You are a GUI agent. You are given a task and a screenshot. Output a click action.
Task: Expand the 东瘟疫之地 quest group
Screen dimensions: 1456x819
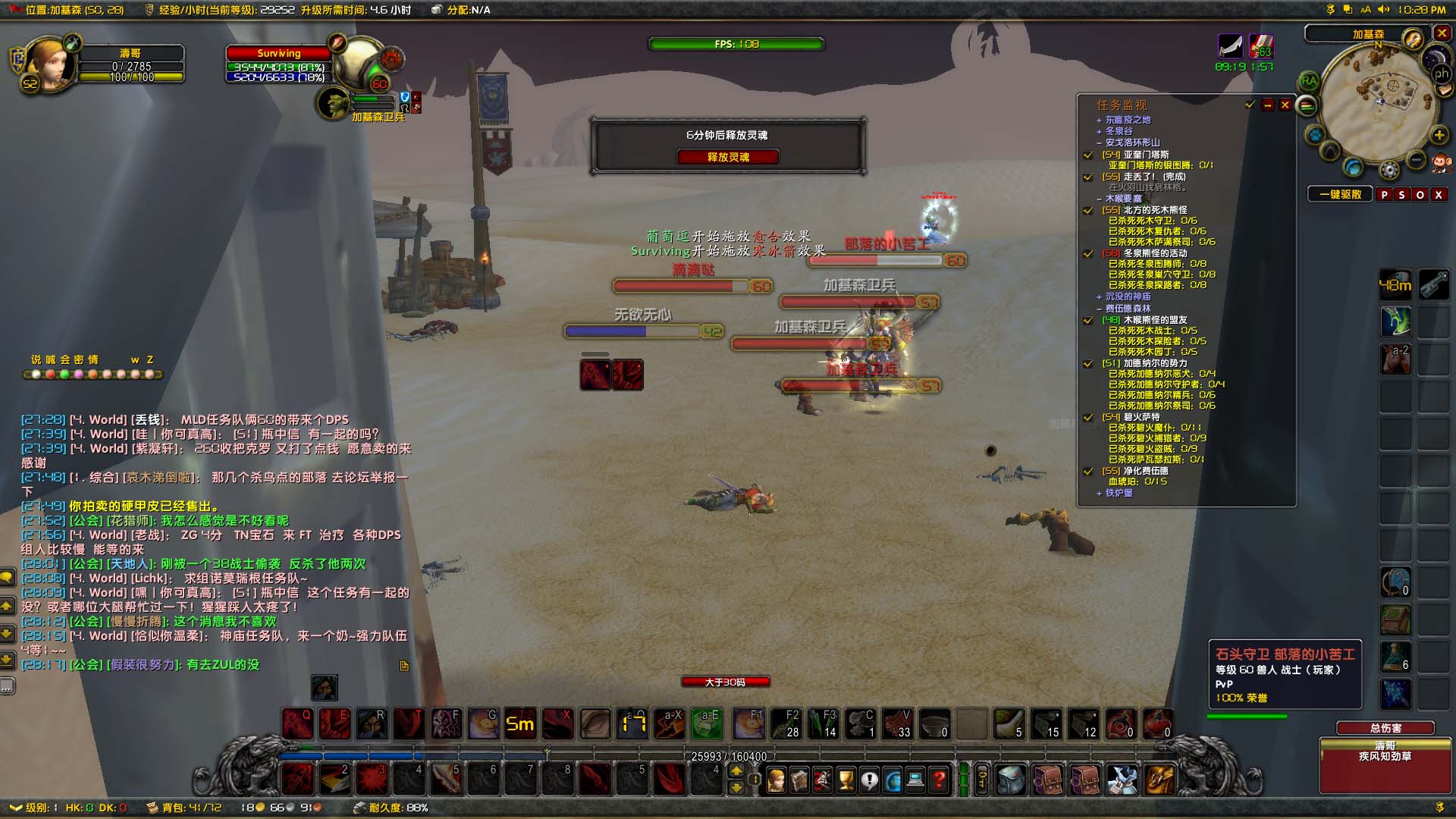1099,120
